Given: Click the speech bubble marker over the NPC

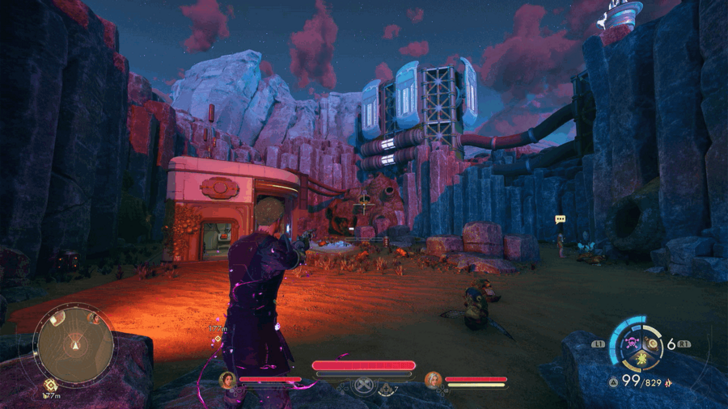Looking at the screenshot, I should click(560, 219).
